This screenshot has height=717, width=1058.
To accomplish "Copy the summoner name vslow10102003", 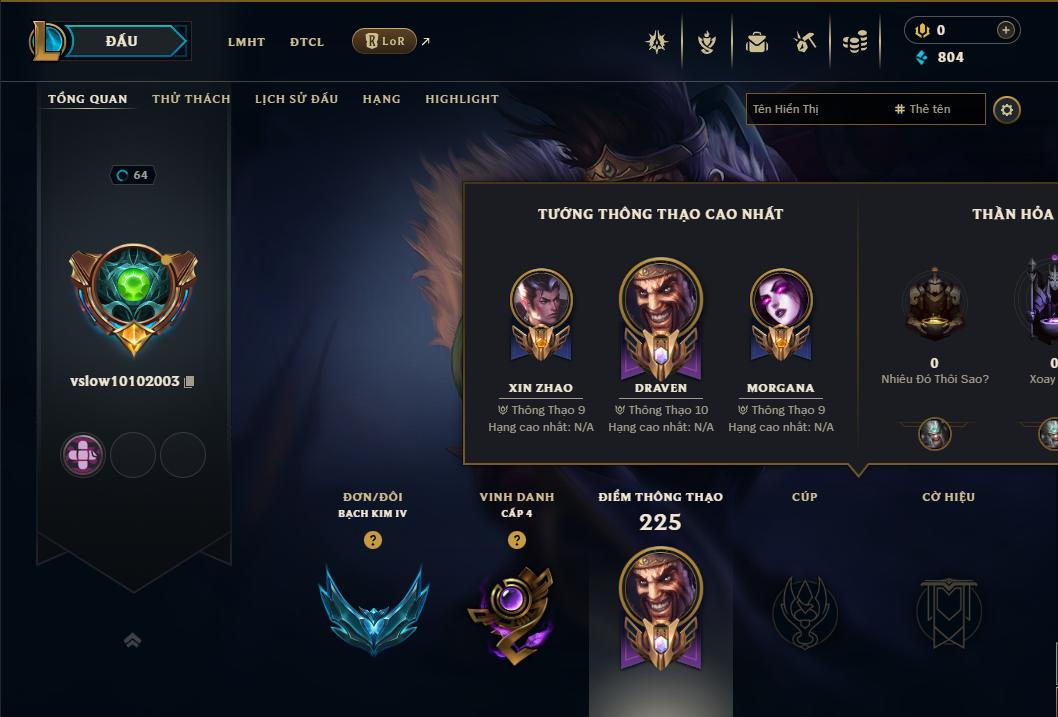I will click(189, 382).
